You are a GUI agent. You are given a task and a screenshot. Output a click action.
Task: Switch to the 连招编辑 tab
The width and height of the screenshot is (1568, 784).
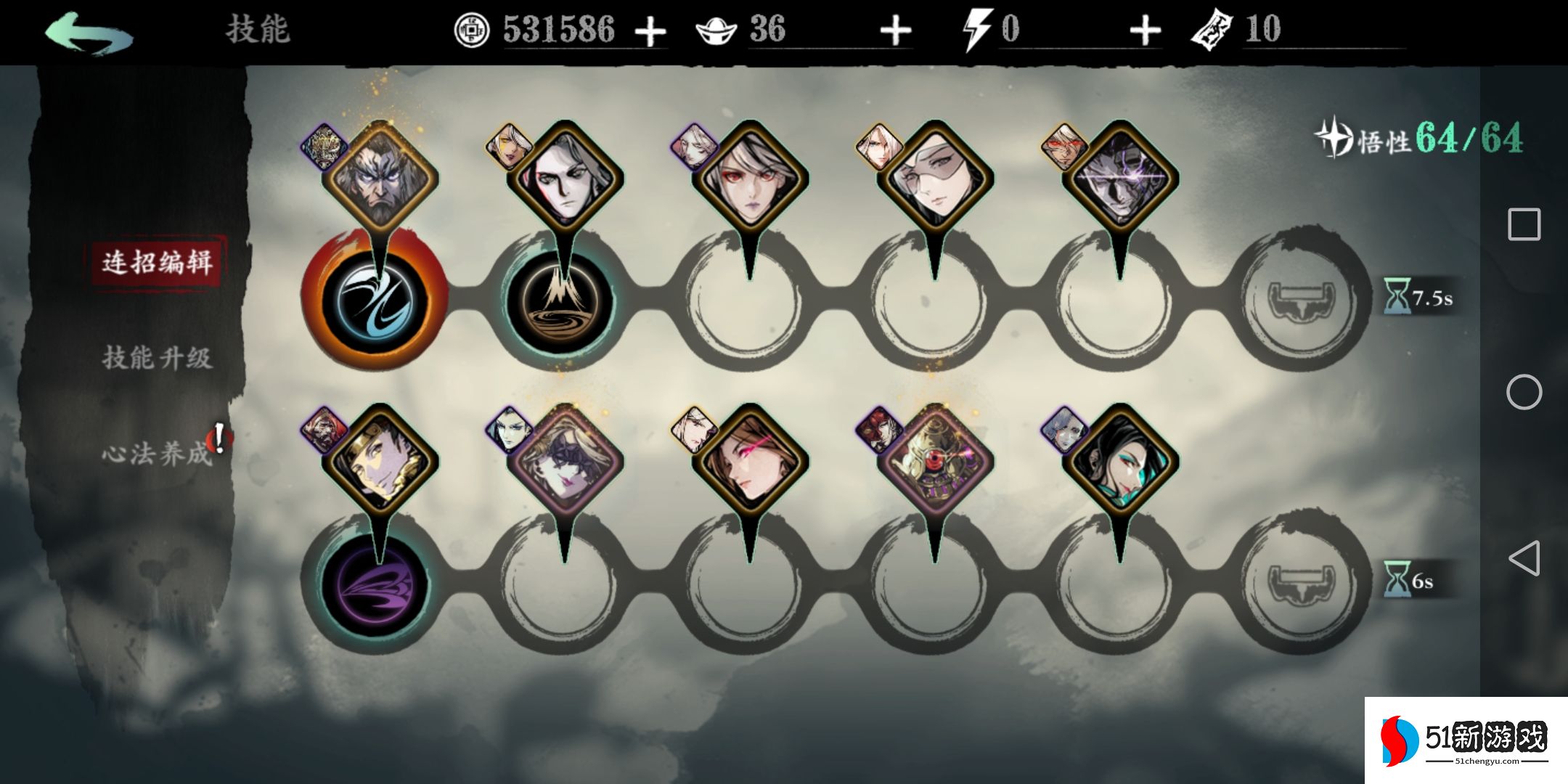coord(157,262)
